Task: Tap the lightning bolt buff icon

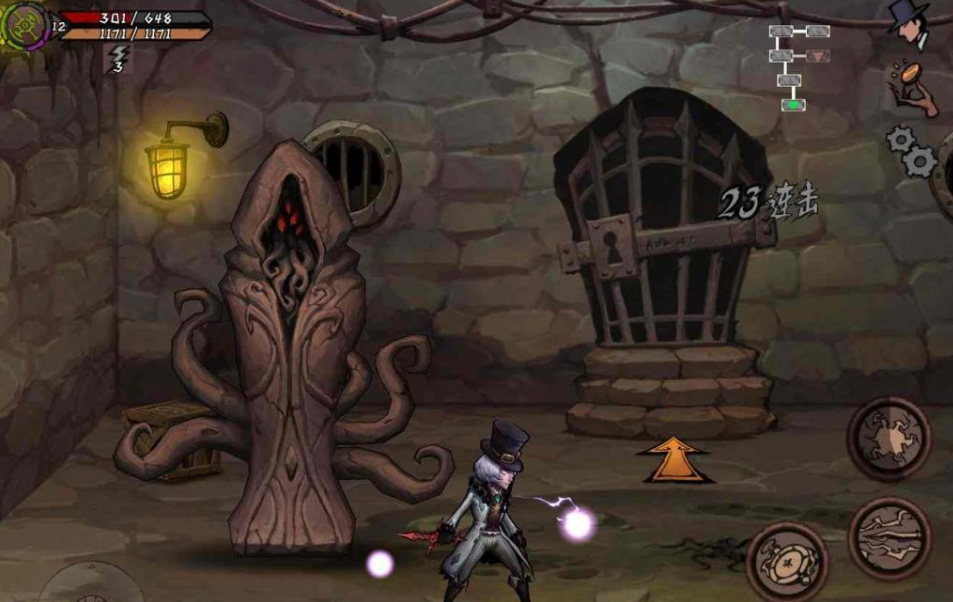Action: [x=118, y=58]
